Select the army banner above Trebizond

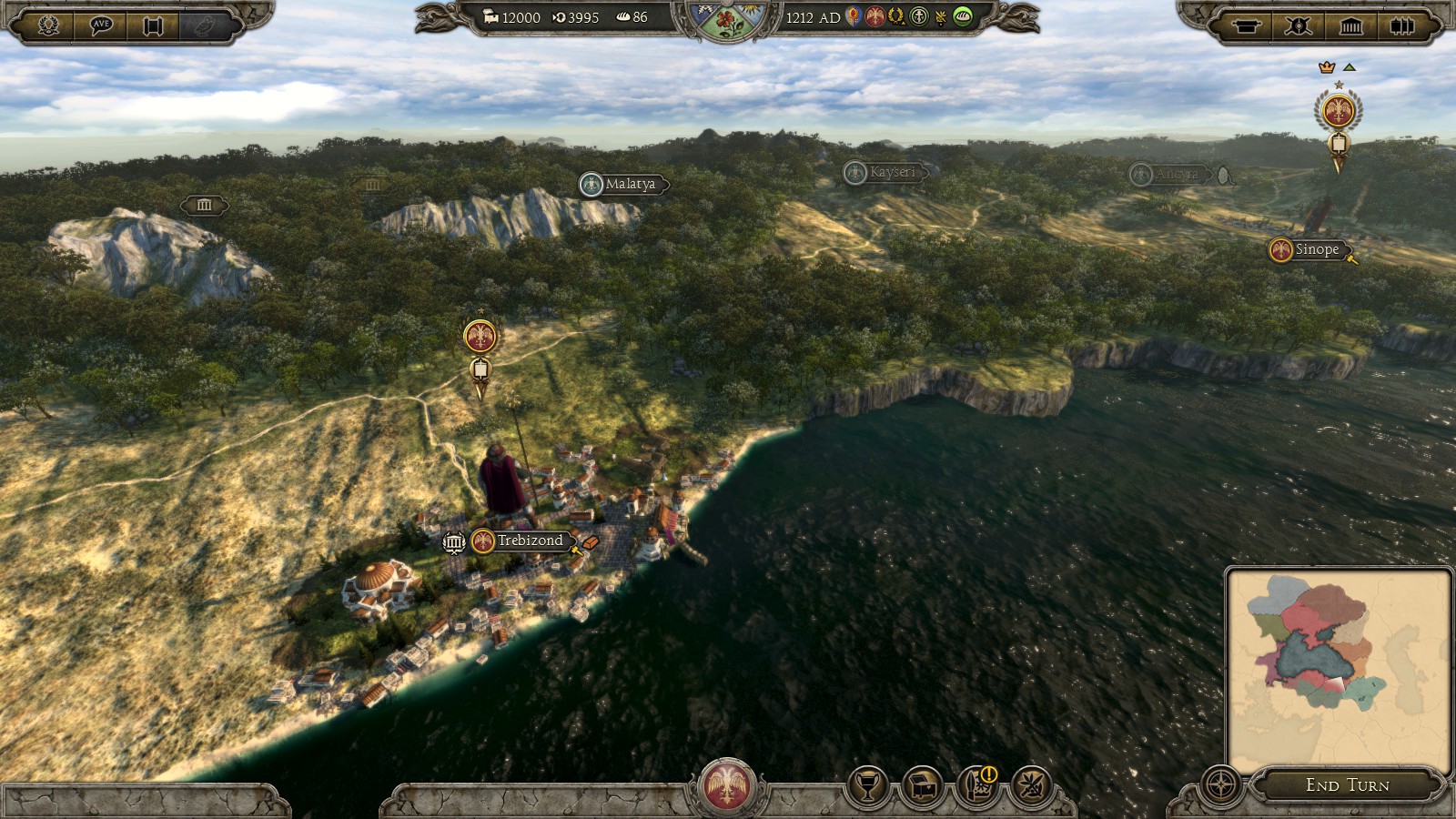point(480,338)
